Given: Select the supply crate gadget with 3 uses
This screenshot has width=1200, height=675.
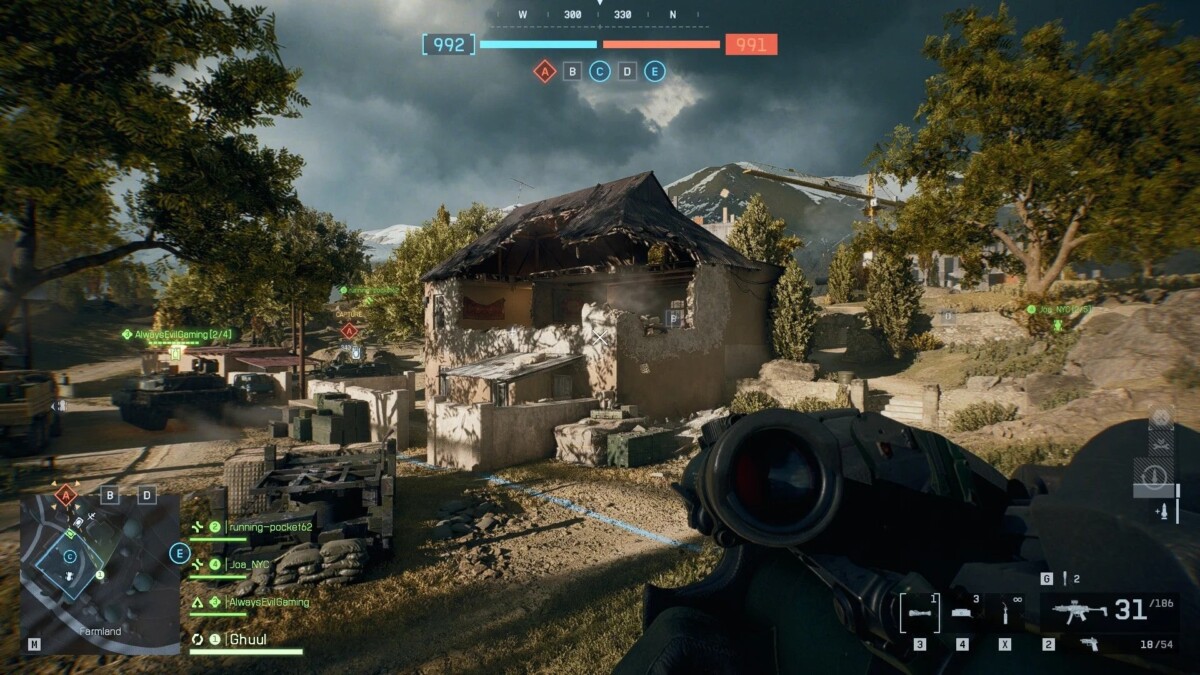Looking at the screenshot, I should coord(962,612).
